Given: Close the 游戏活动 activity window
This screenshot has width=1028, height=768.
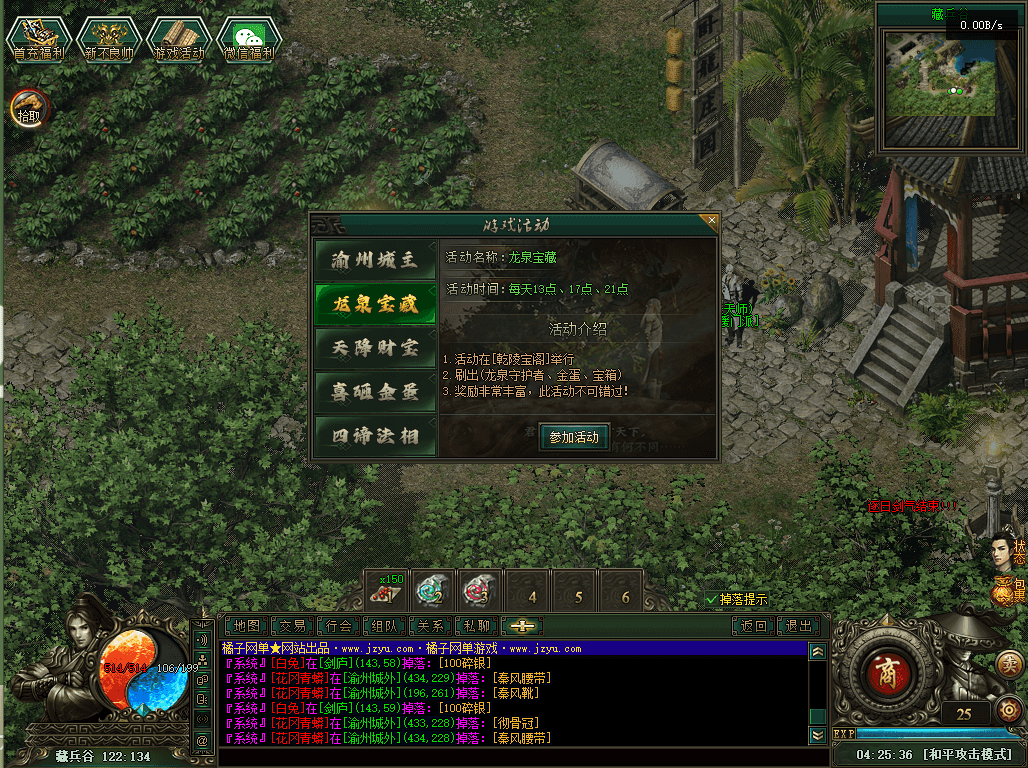Looking at the screenshot, I should (x=712, y=219).
